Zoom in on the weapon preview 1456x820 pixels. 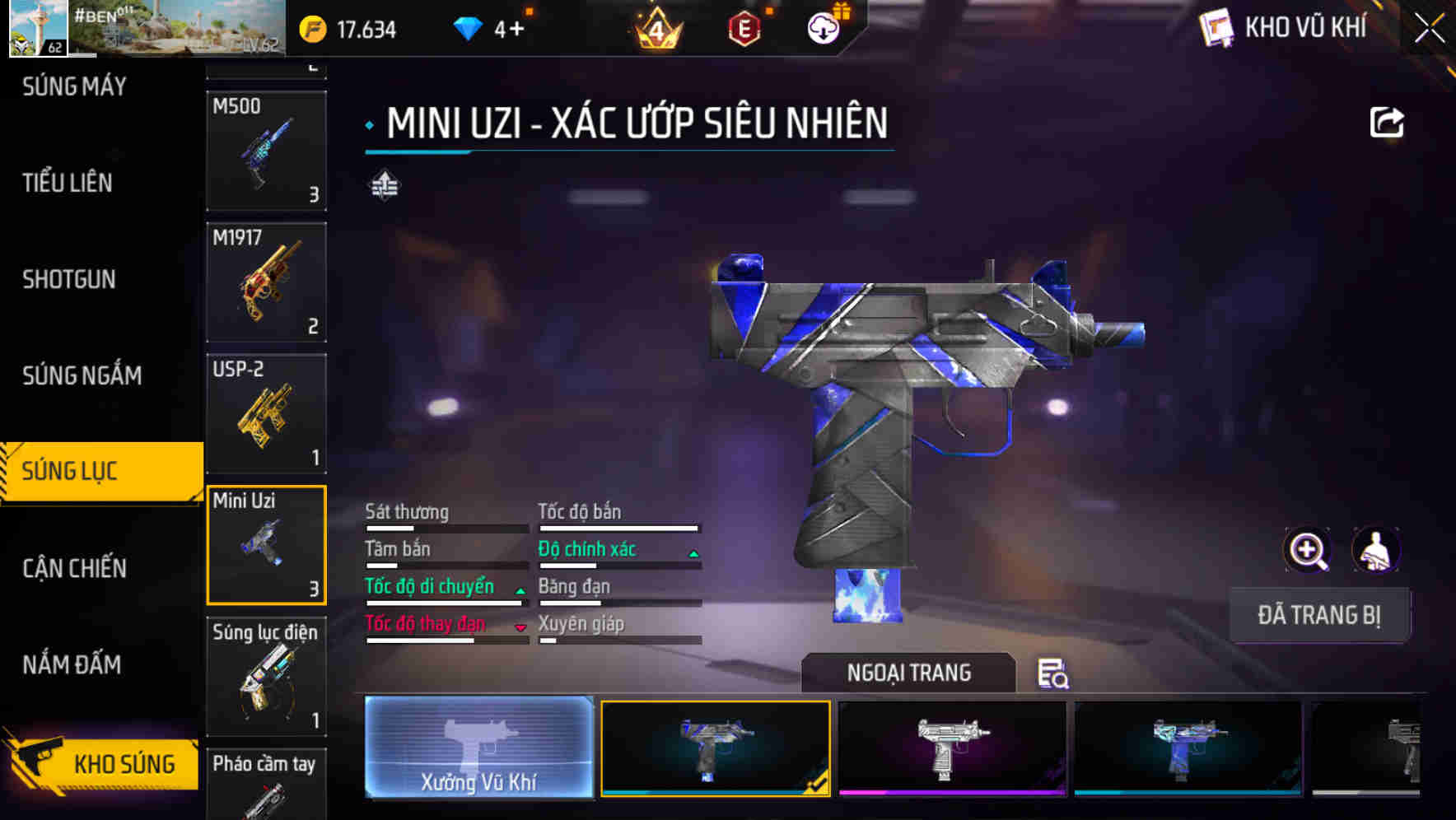pyautogui.click(x=1306, y=549)
